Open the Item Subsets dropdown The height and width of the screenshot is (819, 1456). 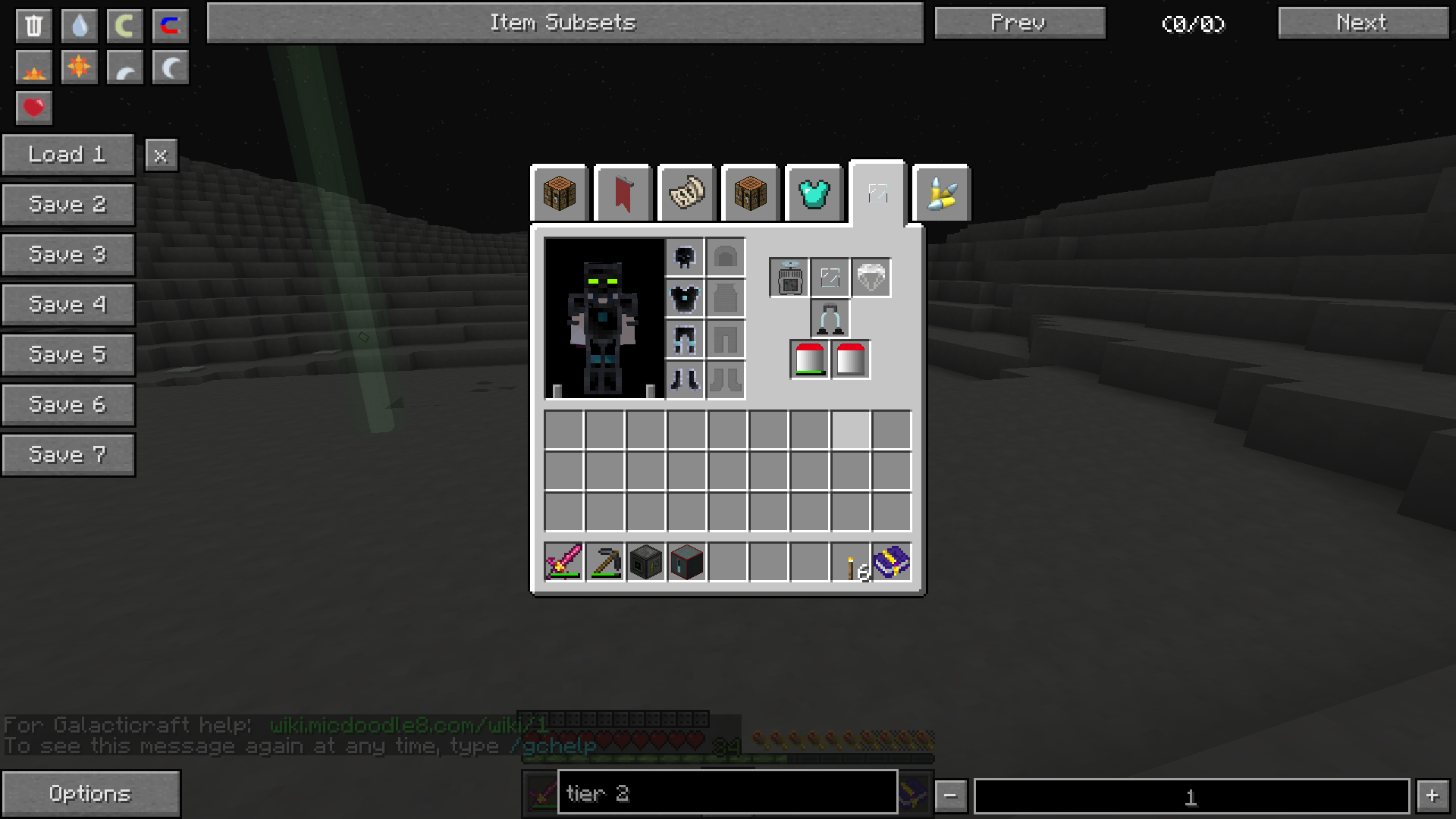tap(564, 22)
